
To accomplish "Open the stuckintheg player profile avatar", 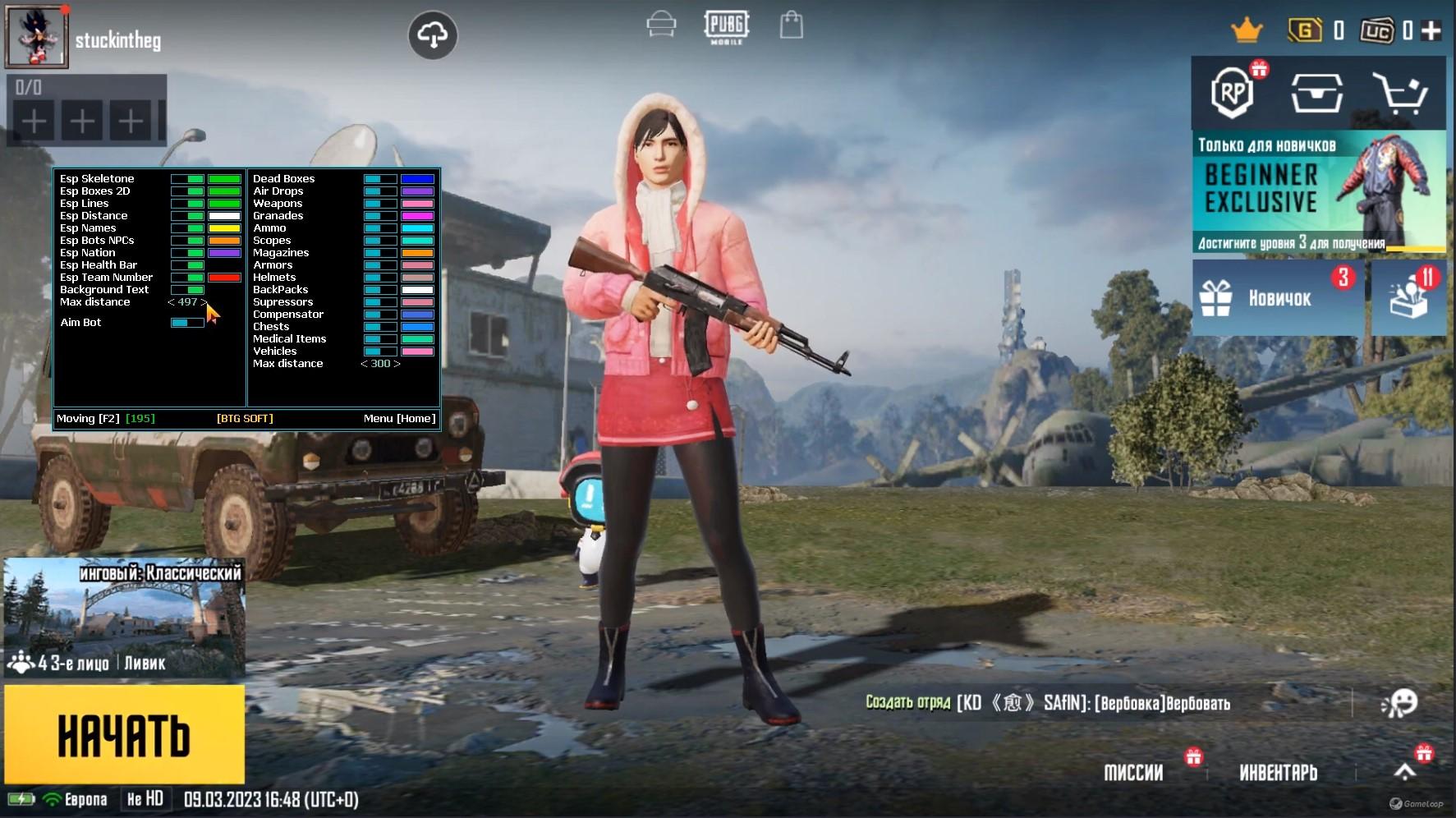I will 37,37.
